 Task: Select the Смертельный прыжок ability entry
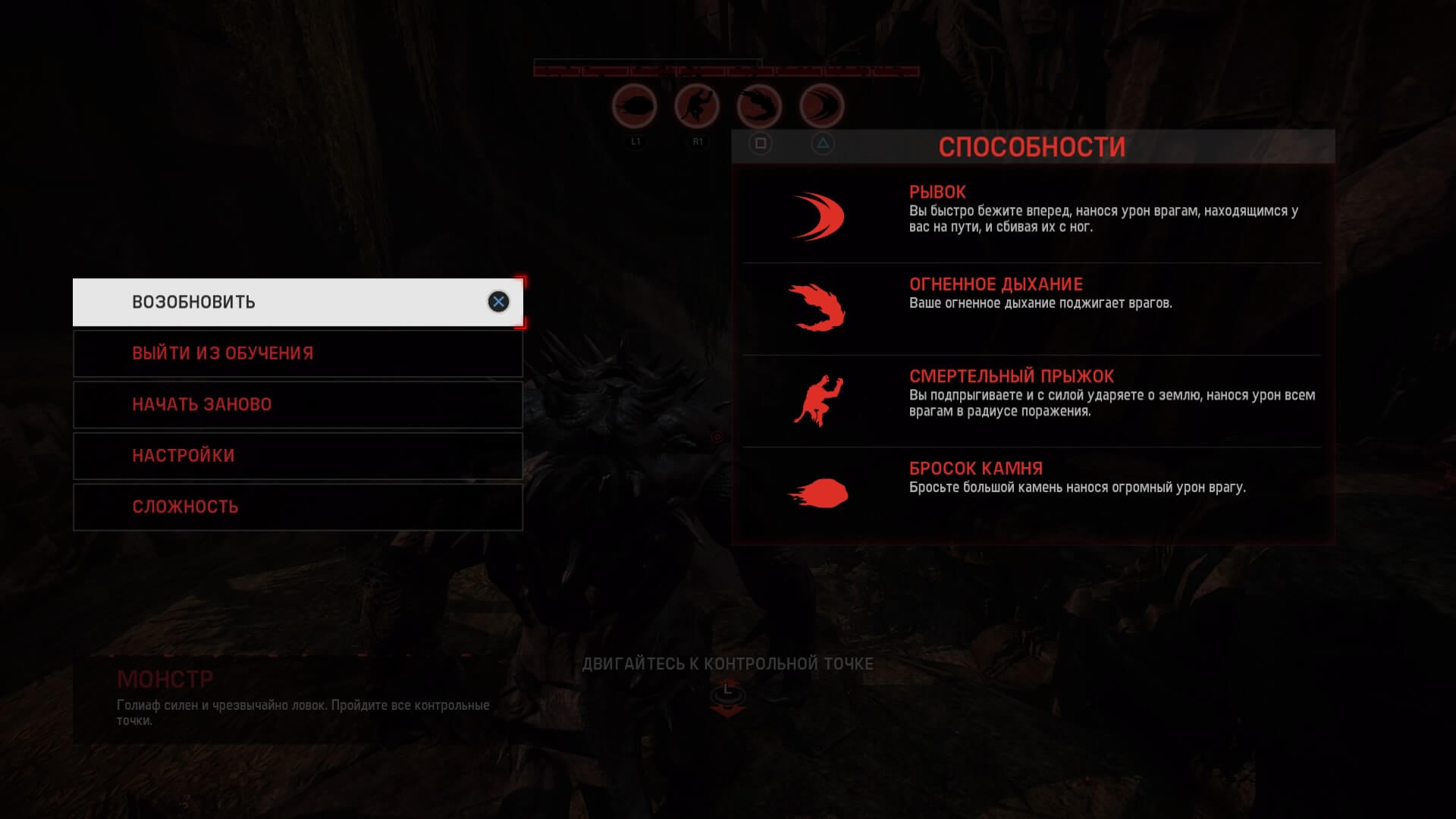1031,400
